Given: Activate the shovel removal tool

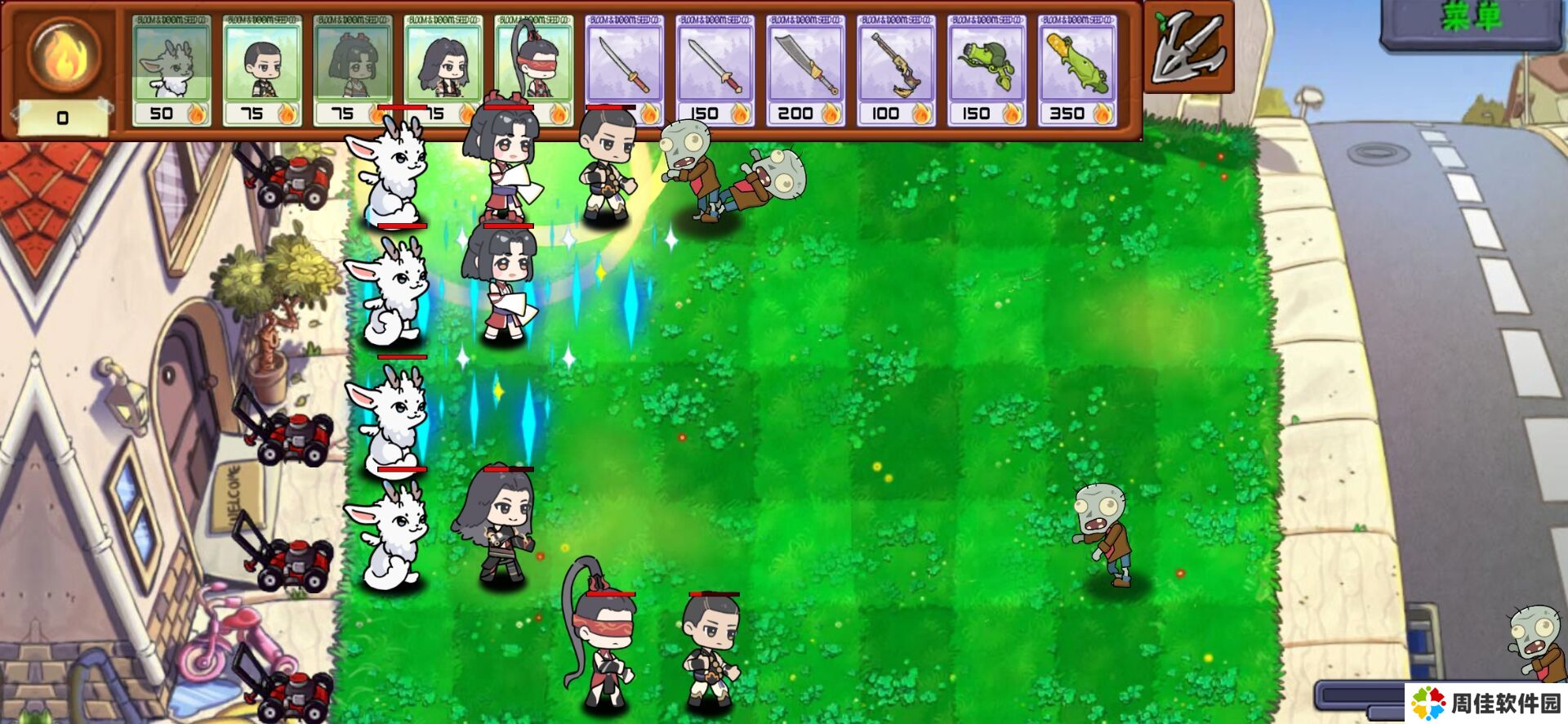Looking at the screenshot, I should point(1188,47).
